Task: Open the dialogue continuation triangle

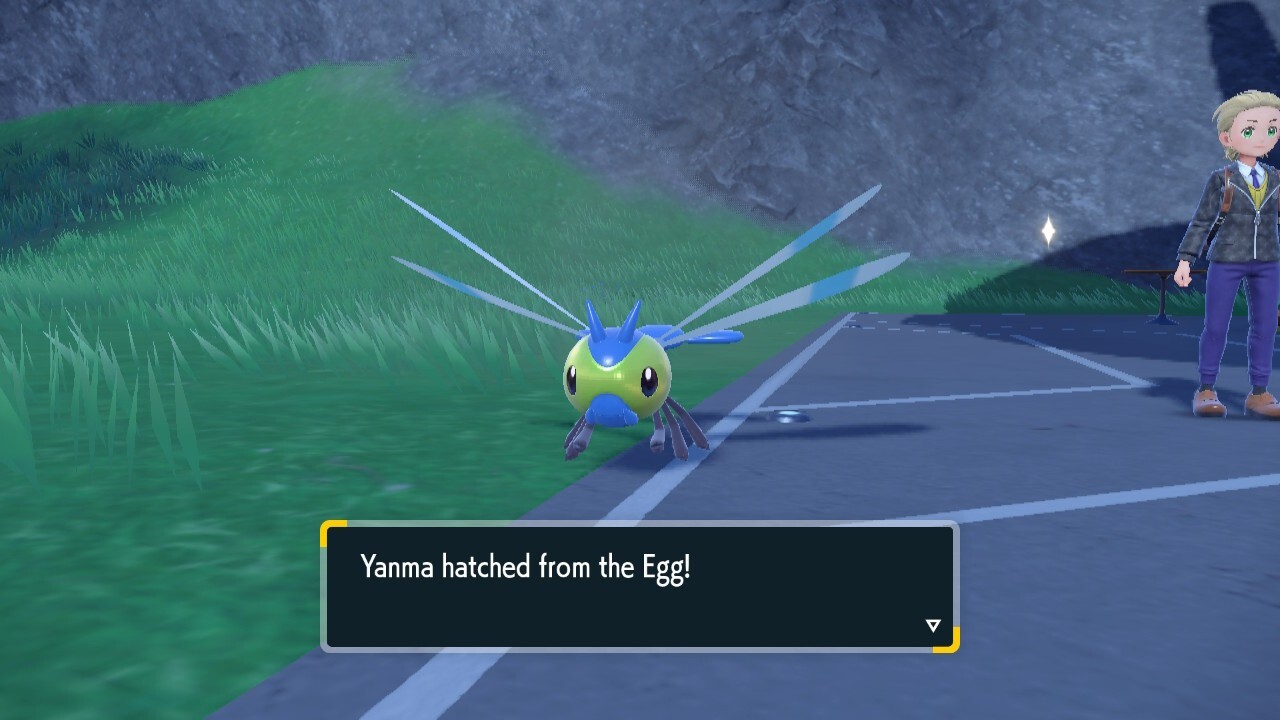Action: click(x=932, y=624)
